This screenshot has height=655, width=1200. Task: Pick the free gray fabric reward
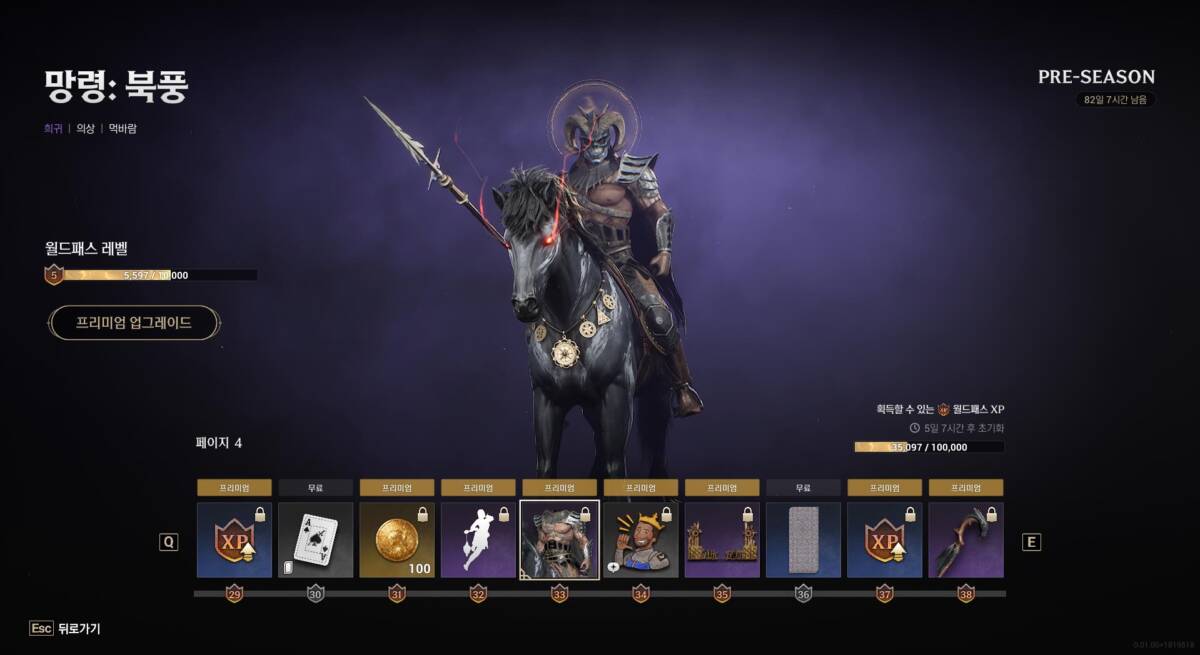point(803,540)
